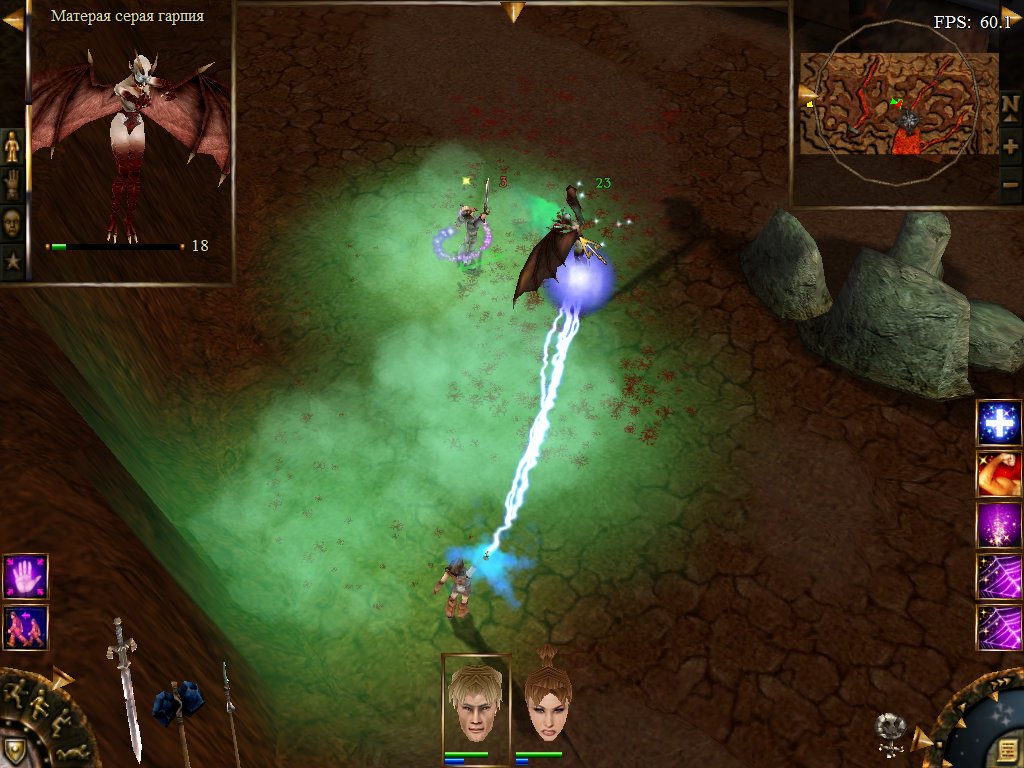Select the blond male hero portrait
The width and height of the screenshot is (1024, 768).
(476, 700)
